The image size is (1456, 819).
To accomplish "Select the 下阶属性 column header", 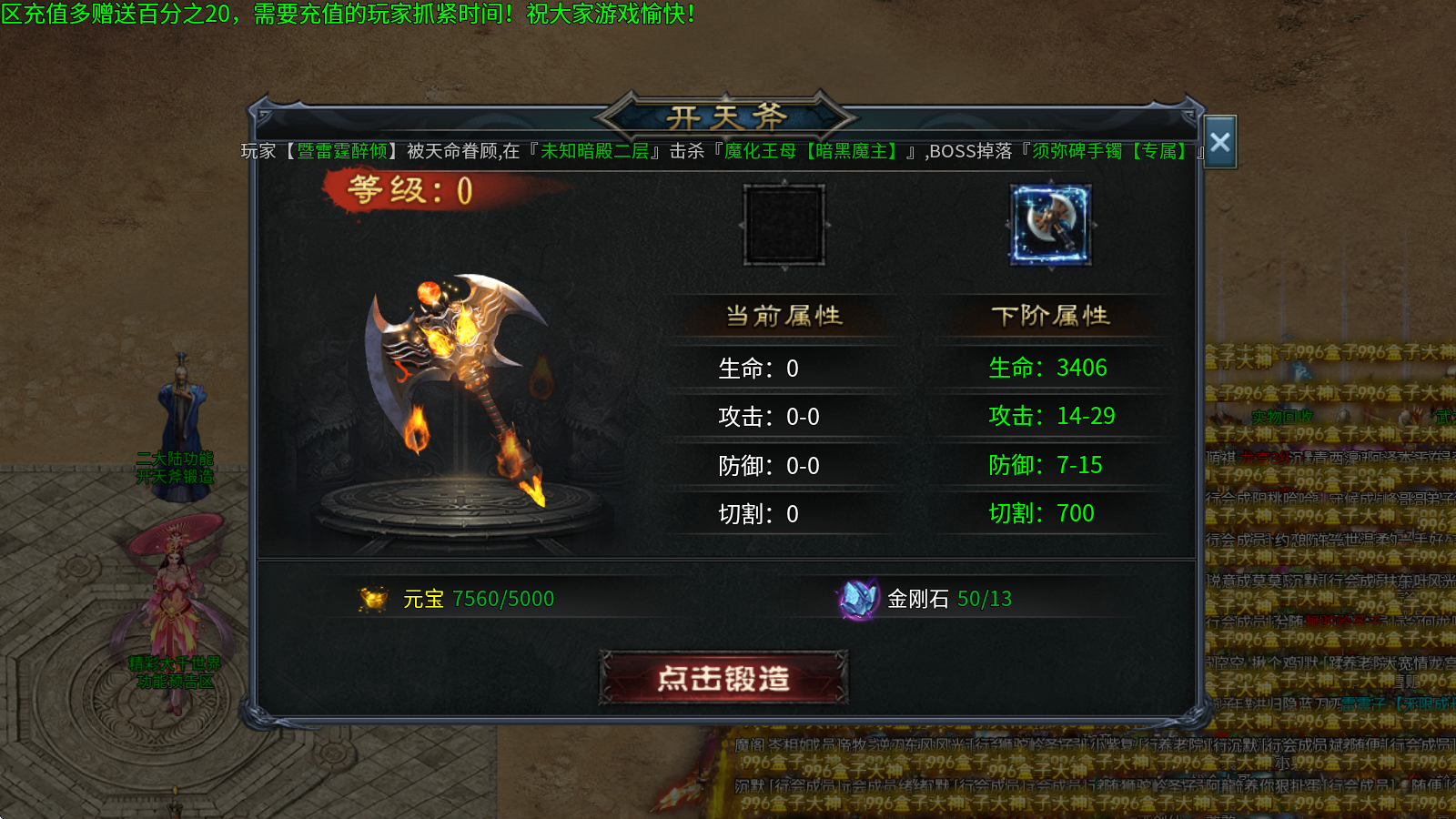I will click(1051, 314).
